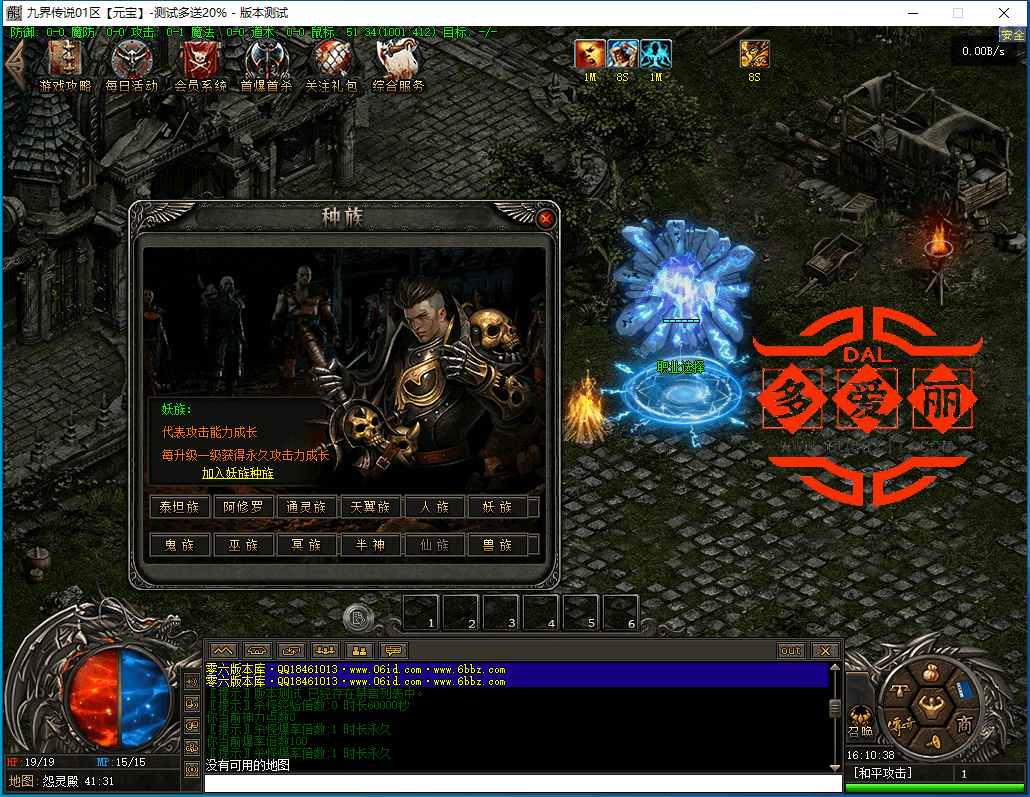Choose the 妖族 race button
Screen dimensions: 1030x797
pyautogui.click(x=497, y=507)
